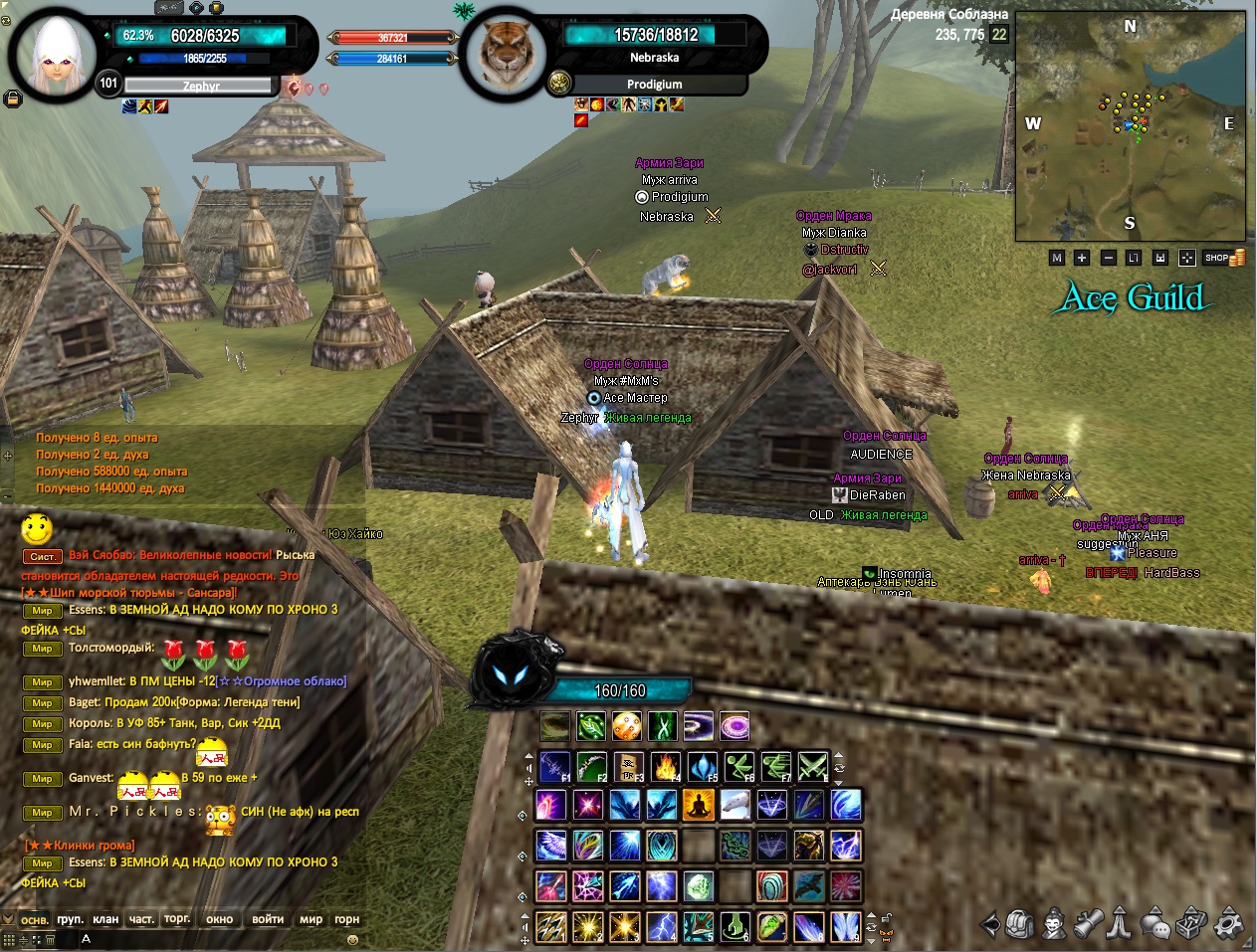The height and width of the screenshot is (952, 1257).
Task: Open the world map with the M button
Action: [1057, 258]
